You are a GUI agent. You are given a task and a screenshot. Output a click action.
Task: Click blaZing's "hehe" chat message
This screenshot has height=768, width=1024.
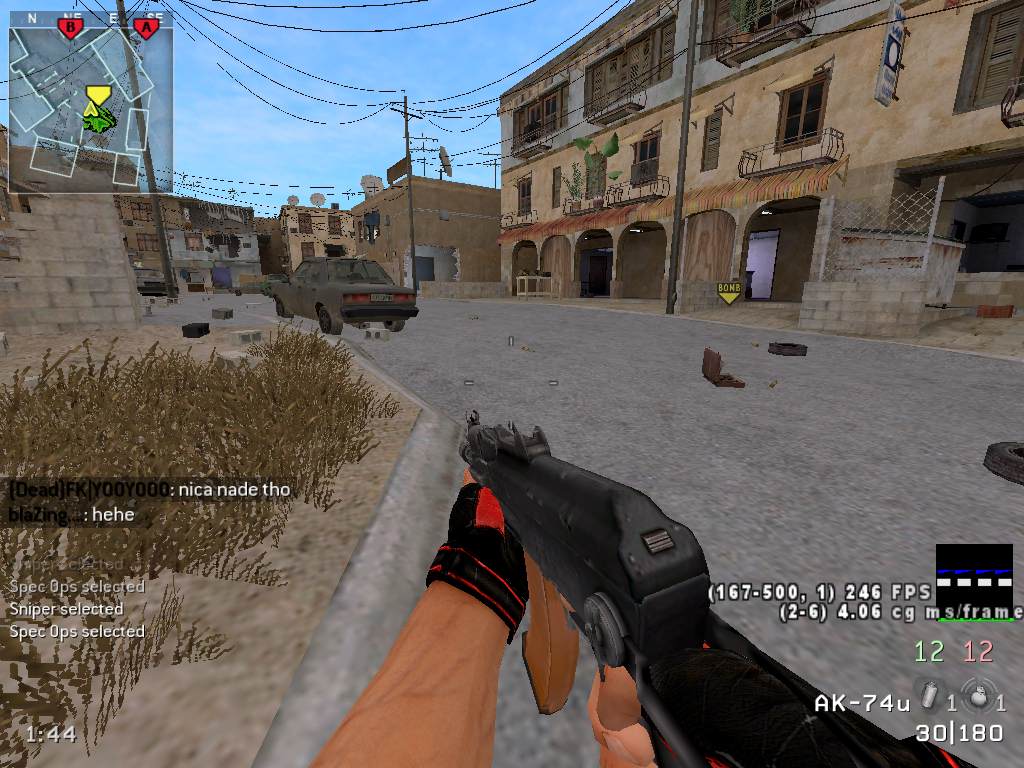pyautogui.click(x=72, y=515)
